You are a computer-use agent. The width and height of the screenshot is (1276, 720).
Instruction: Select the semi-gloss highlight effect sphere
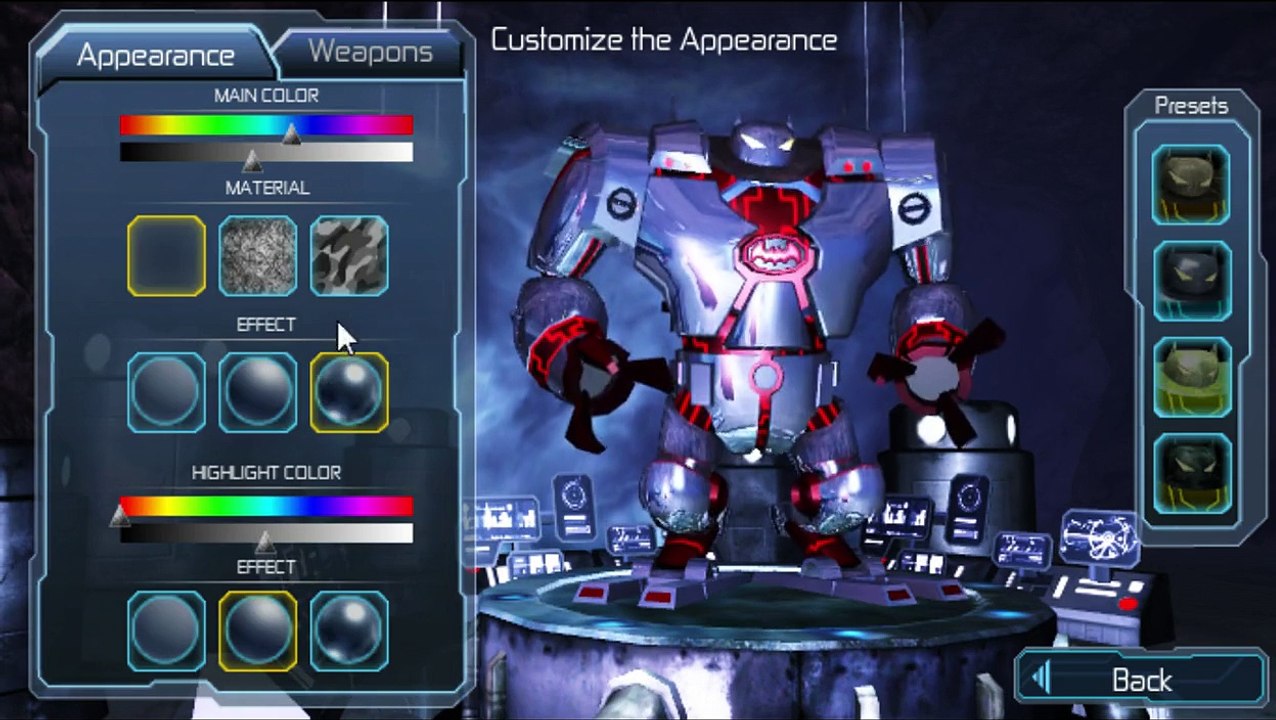(258, 631)
